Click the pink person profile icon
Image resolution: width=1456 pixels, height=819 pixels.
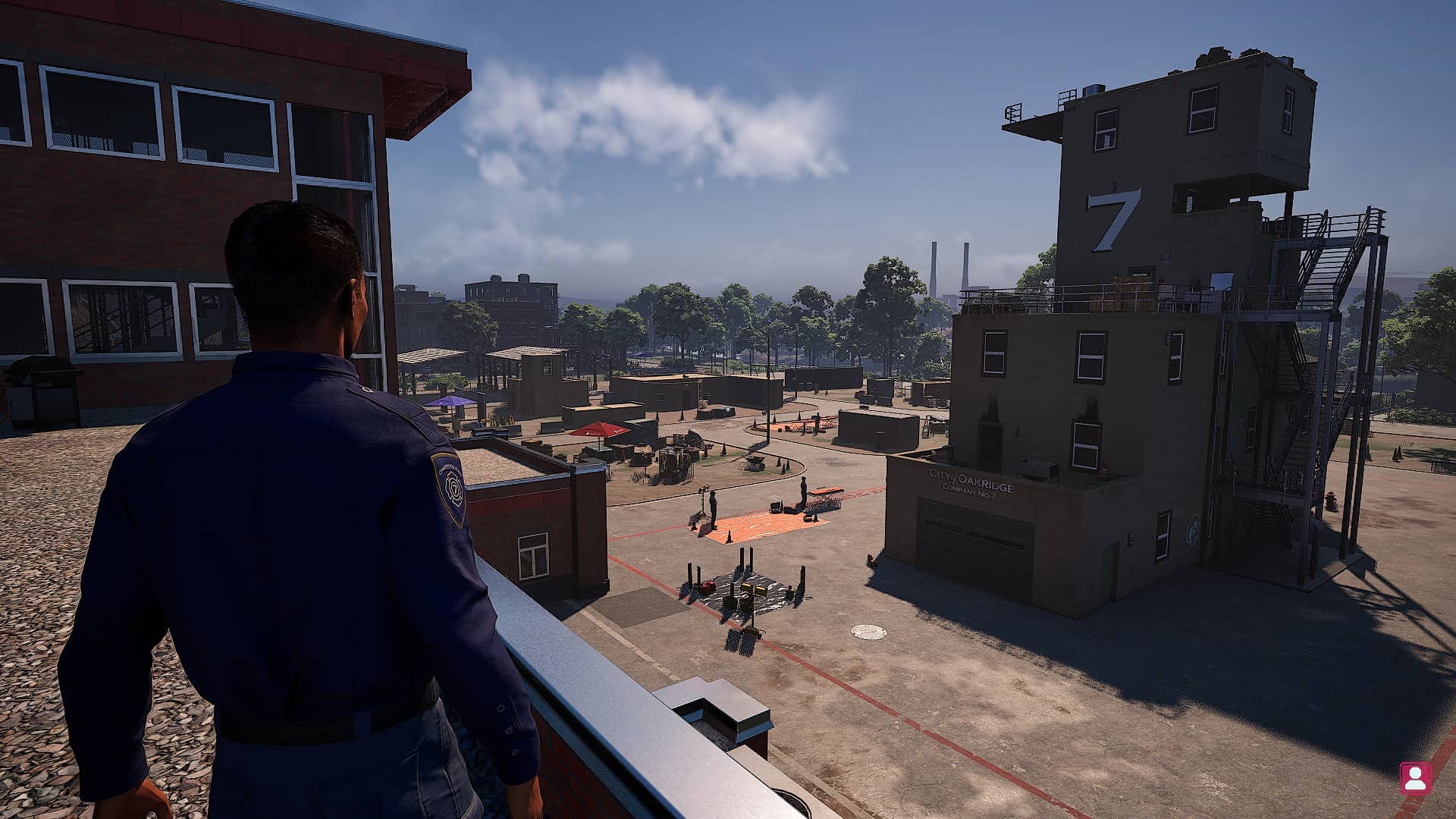(1414, 777)
